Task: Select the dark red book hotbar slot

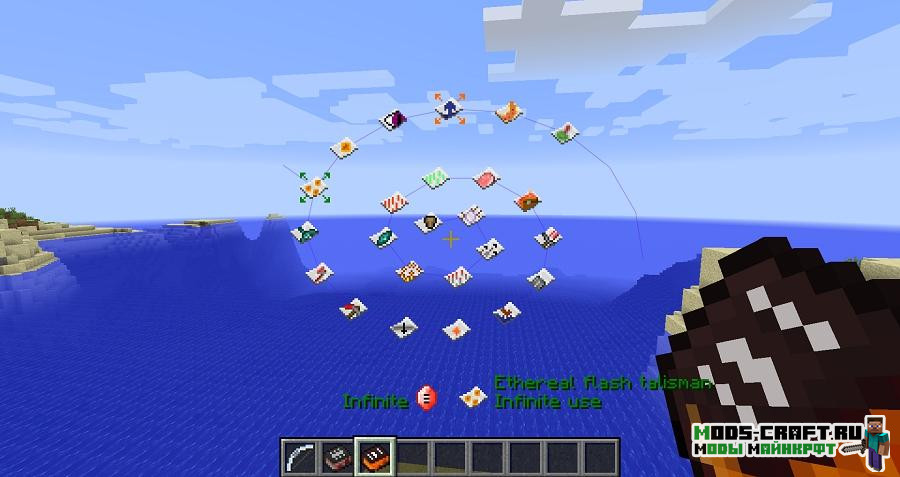Action: (337, 456)
